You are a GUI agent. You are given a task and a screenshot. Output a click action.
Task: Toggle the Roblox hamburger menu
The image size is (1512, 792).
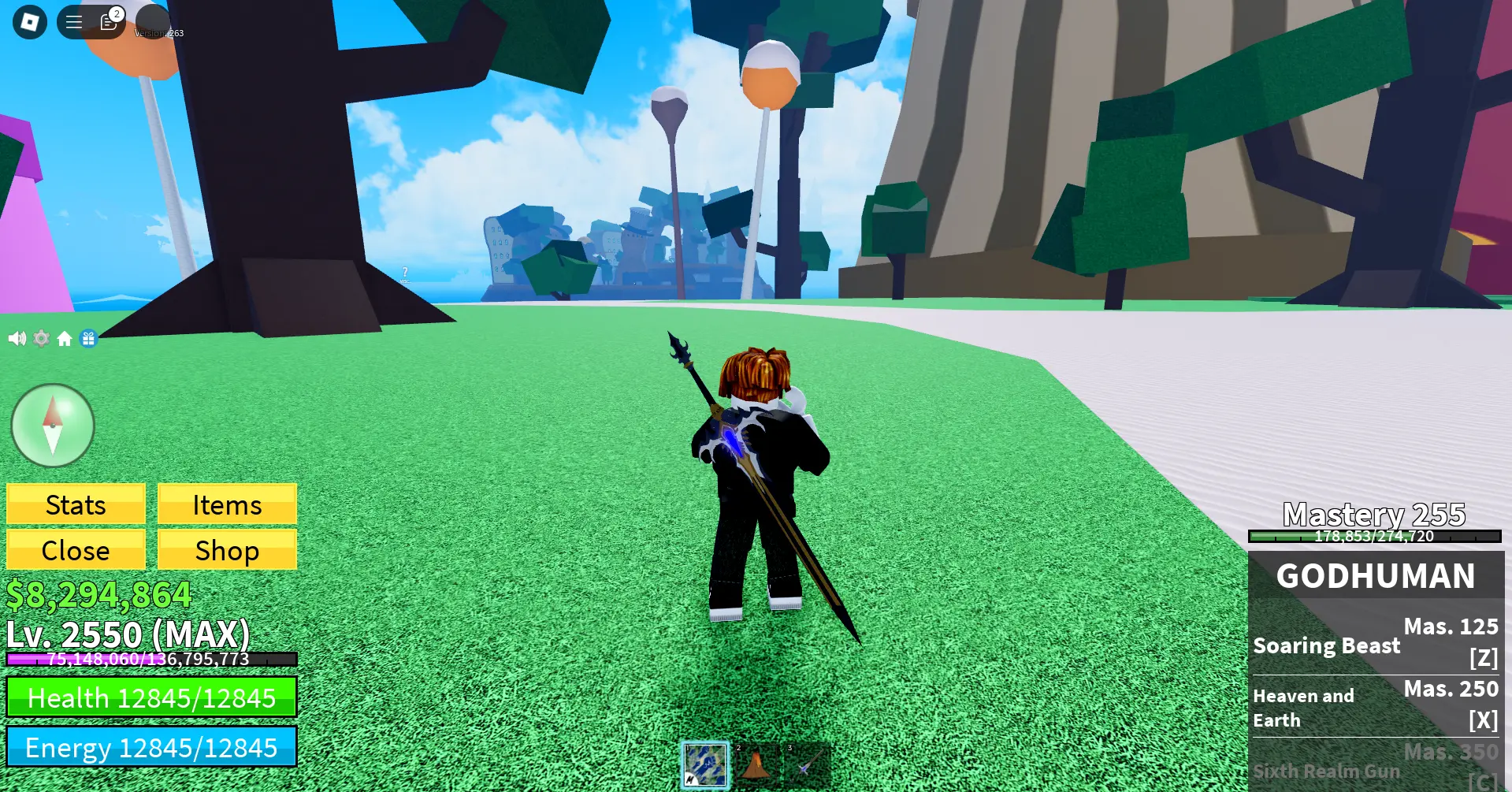point(72,21)
